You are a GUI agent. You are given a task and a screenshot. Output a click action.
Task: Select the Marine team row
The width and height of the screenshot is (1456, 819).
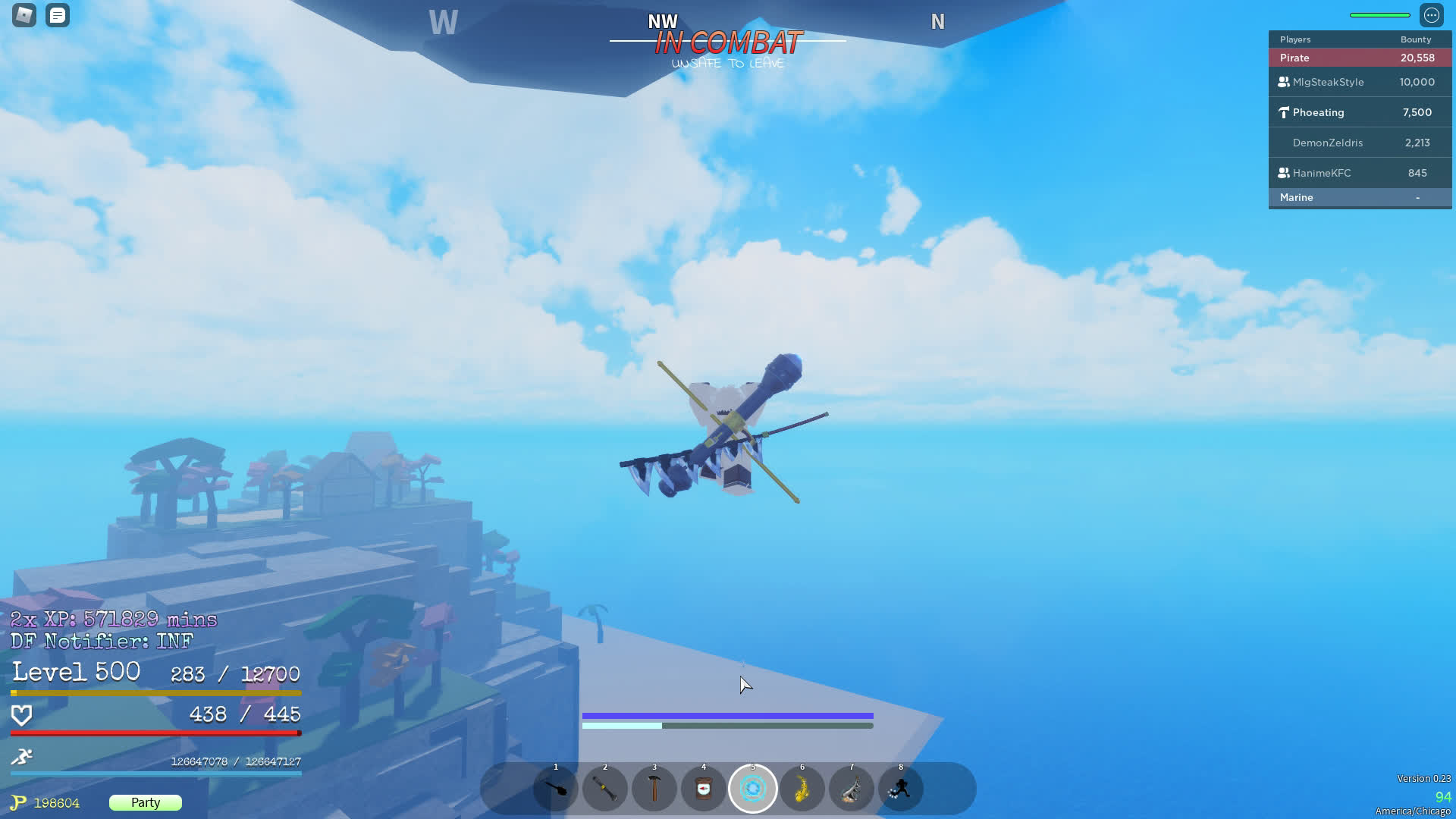1360,197
